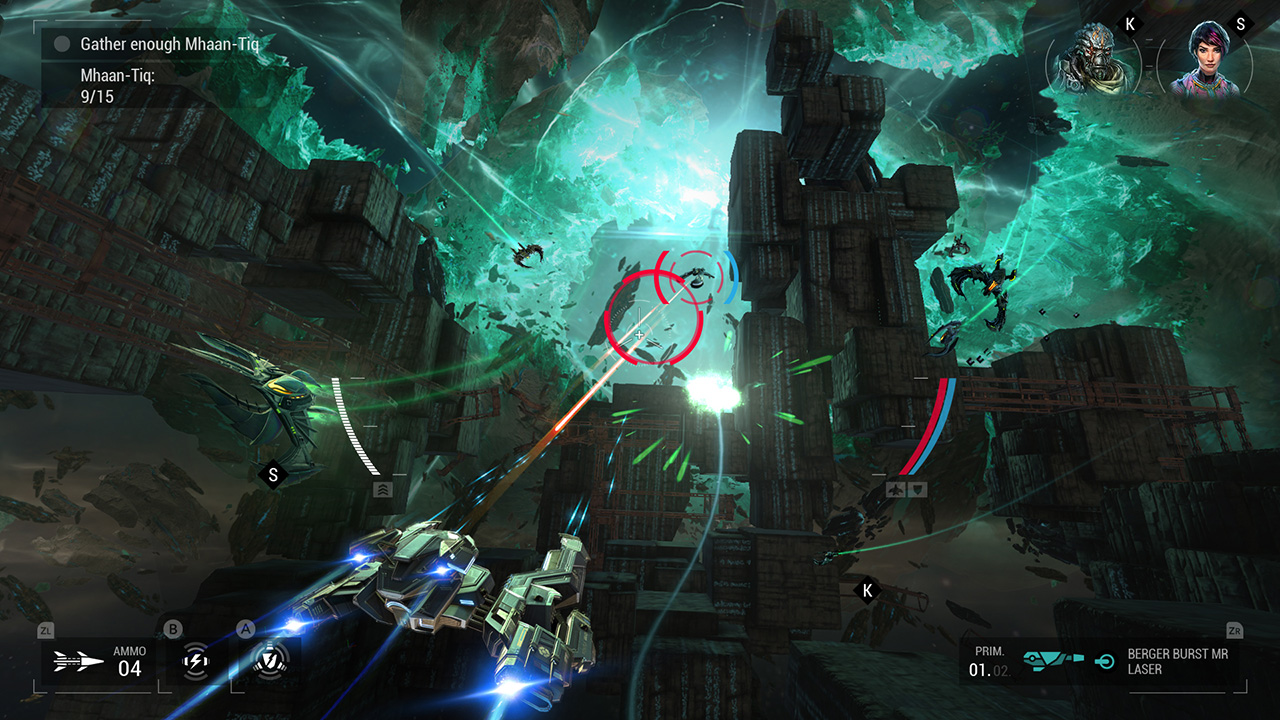Image resolution: width=1280 pixels, height=720 pixels.
Task: Click the objective marker circle before Gather text
Action: [63, 43]
